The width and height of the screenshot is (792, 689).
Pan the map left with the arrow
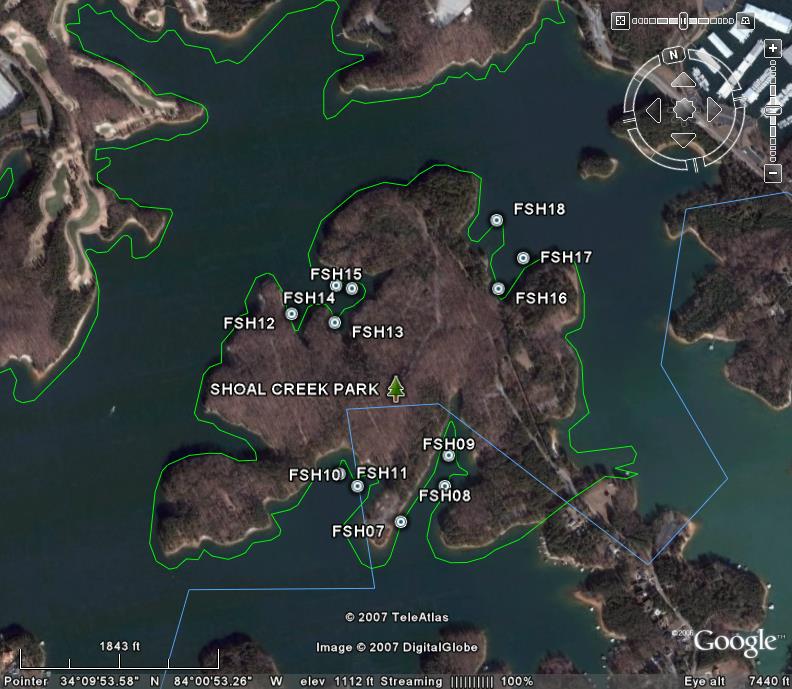click(654, 110)
